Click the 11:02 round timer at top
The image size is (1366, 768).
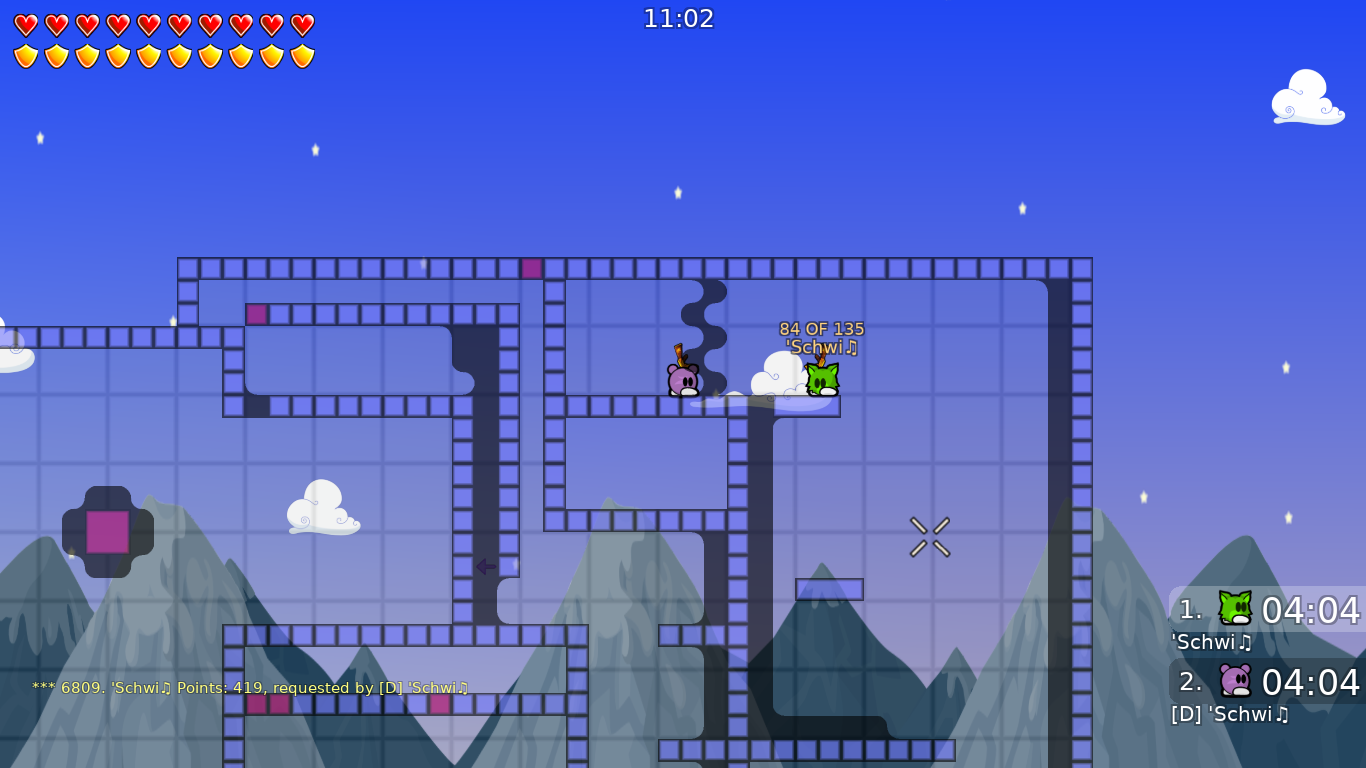click(681, 18)
